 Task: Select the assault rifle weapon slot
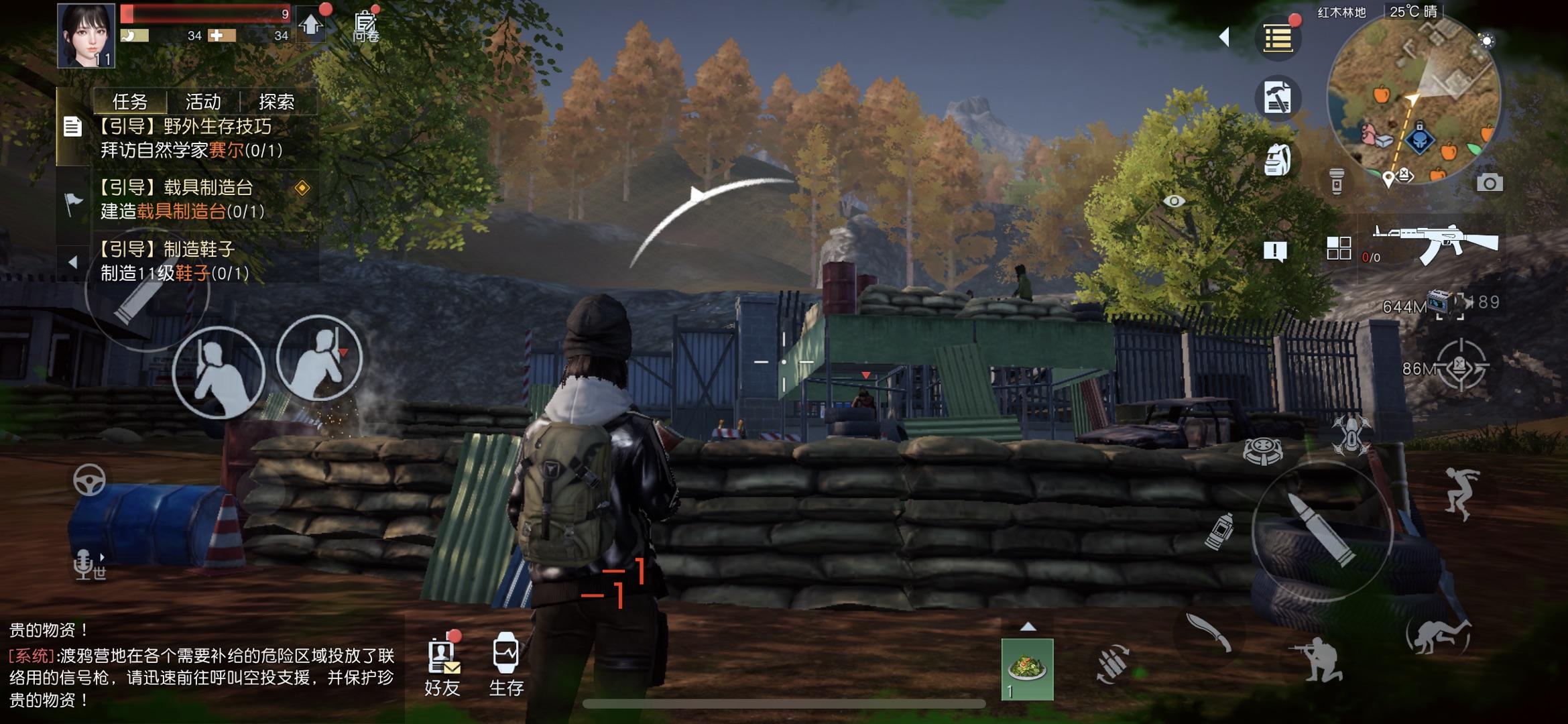point(1435,243)
